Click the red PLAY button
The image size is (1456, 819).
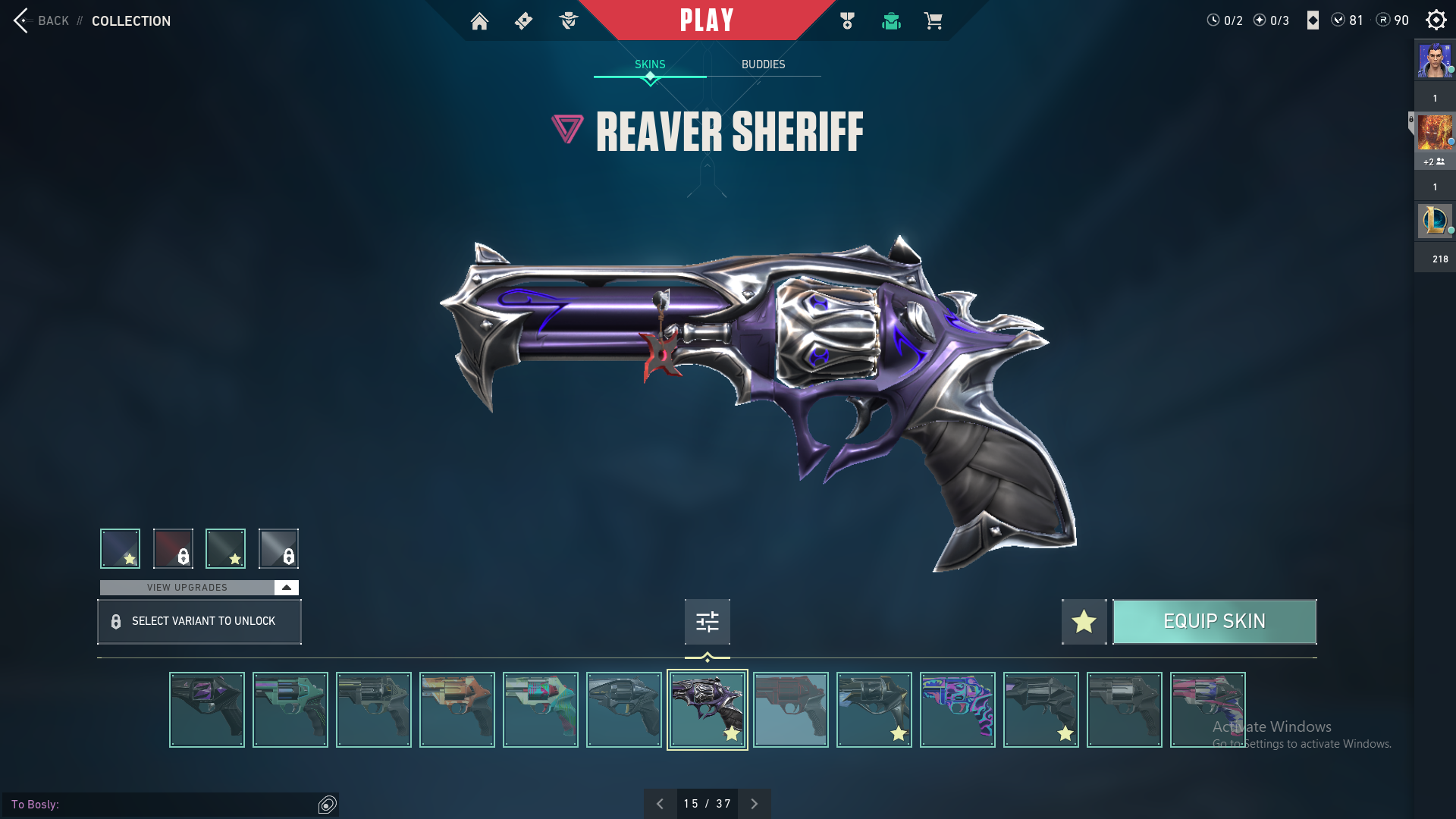click(707, 20)
